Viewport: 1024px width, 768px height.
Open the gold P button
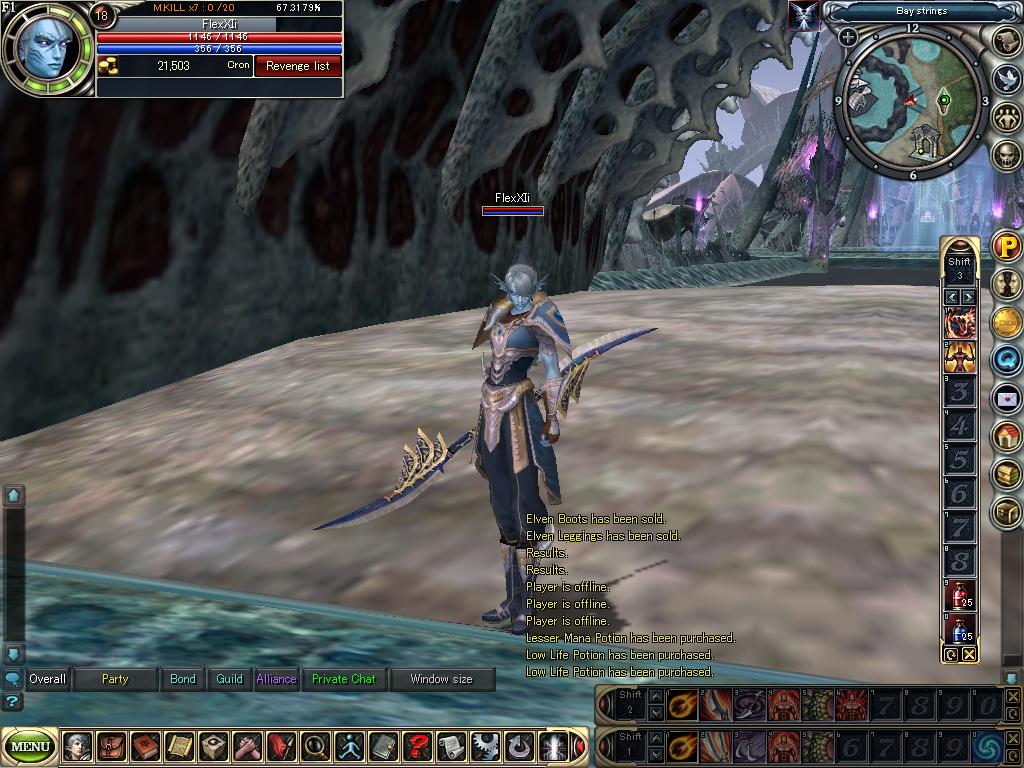point(1006,246)
